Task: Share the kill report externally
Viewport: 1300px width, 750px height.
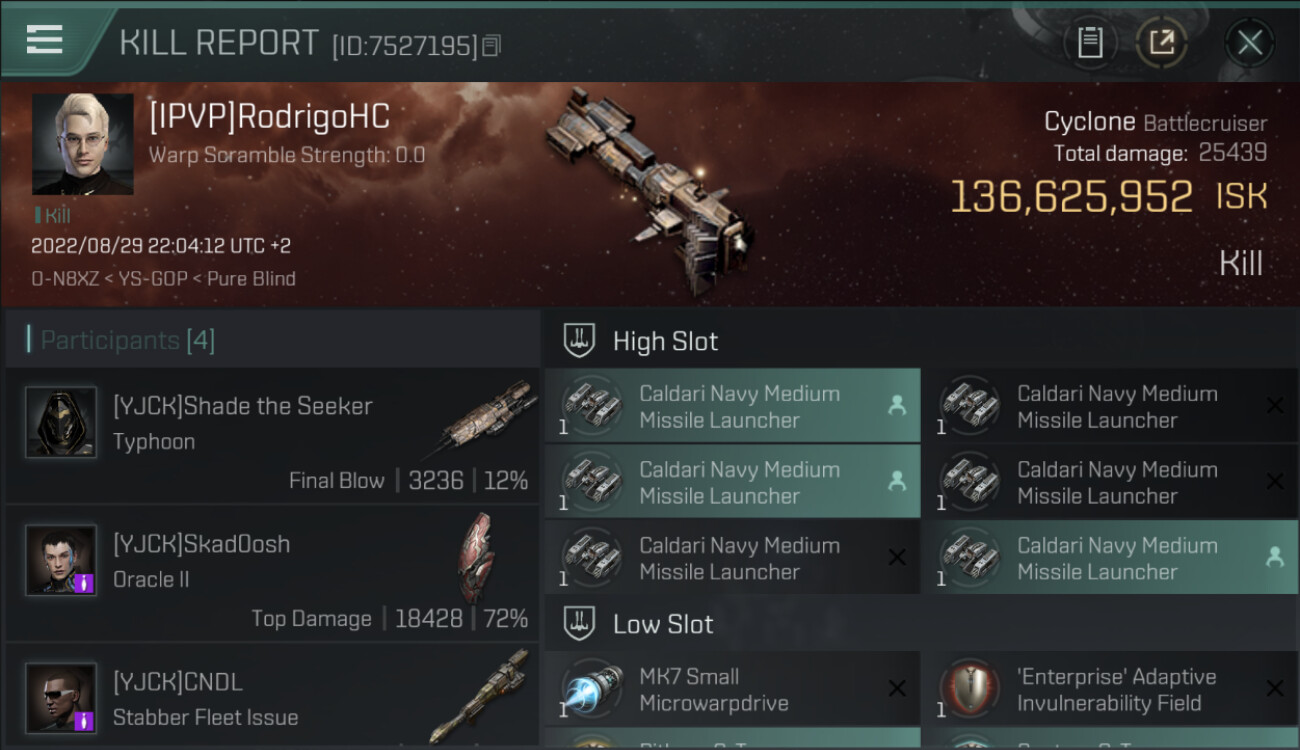Action: (x=1161, y=43)
